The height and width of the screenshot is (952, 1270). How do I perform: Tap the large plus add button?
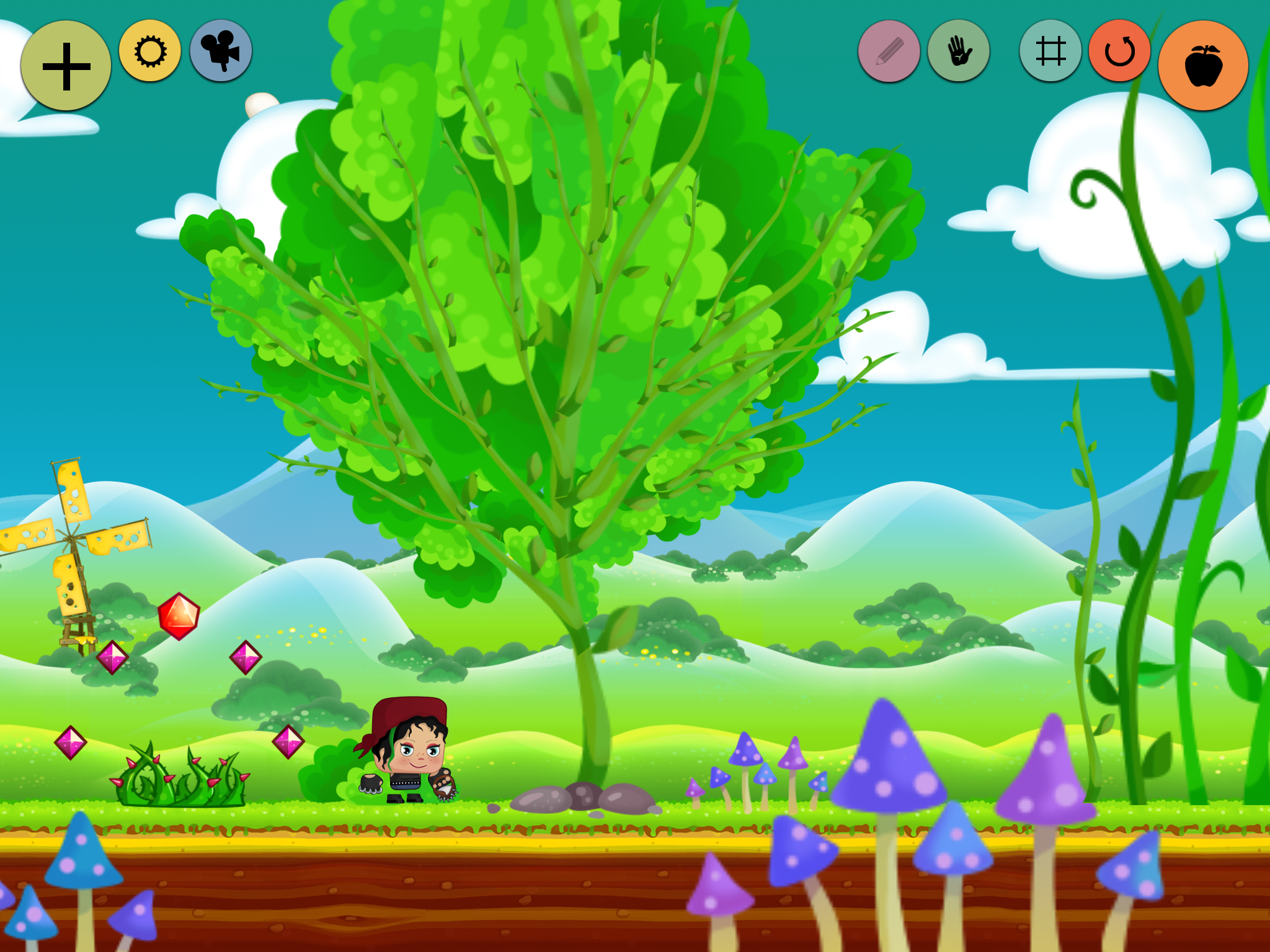[66, 66]
